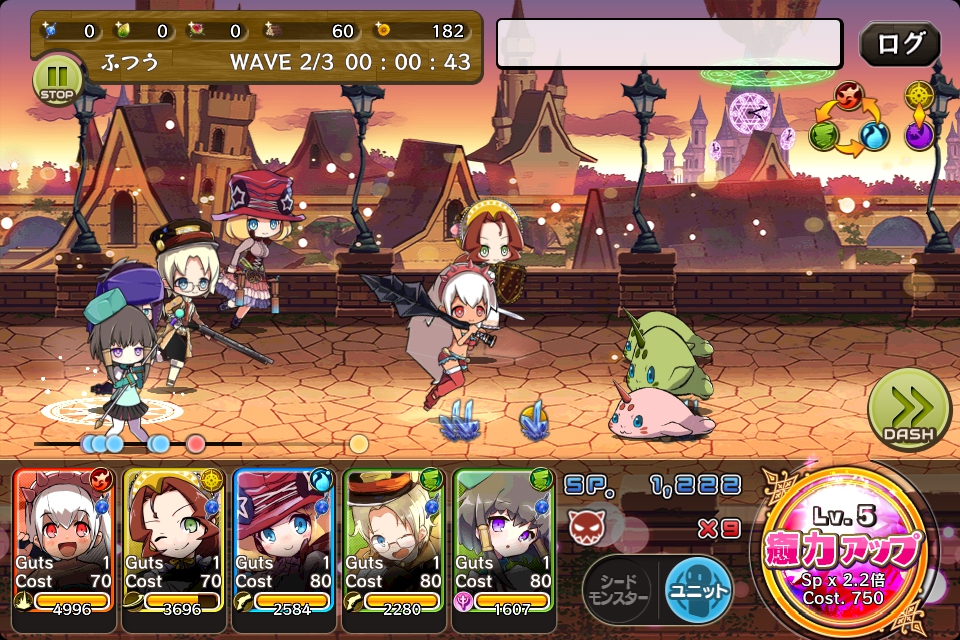Switch to the シードモンスター tab
The image size is (960, 640).
[x=616, y=590]
